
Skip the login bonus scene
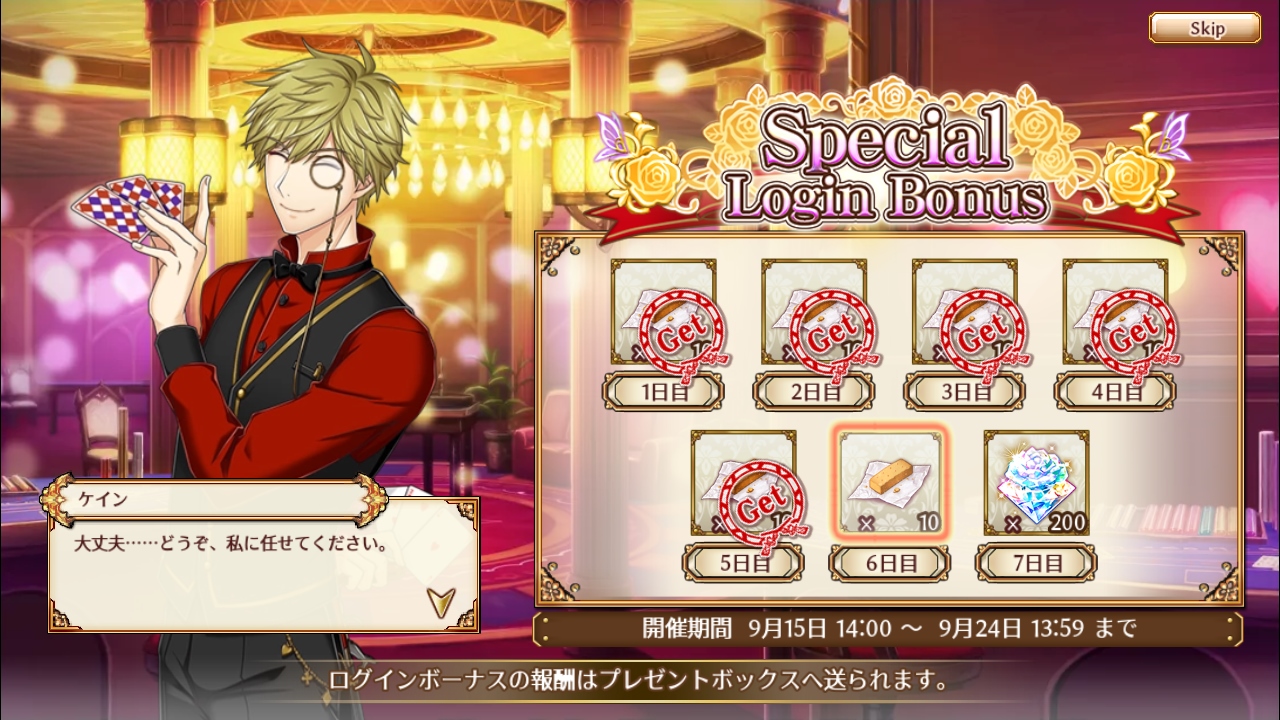point(1204,28)
